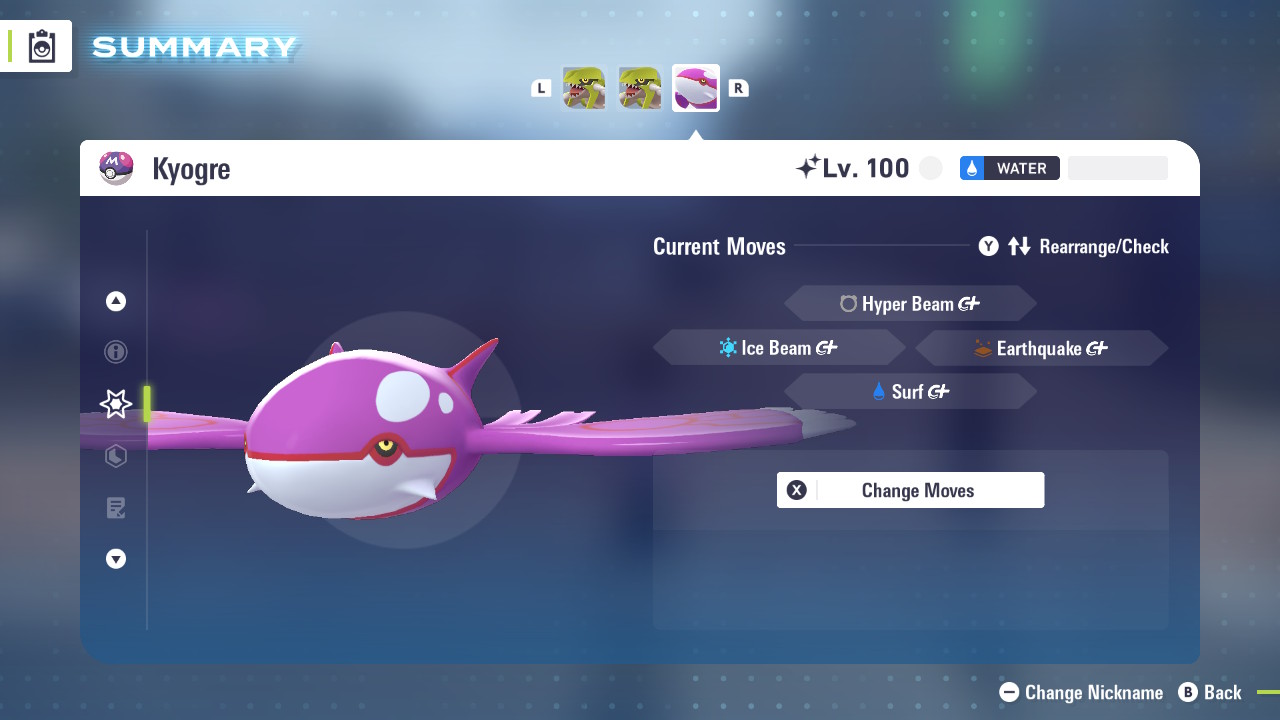Pick the Surf move
Viewport: 1280px width, 720px height.
pos(910,391)
